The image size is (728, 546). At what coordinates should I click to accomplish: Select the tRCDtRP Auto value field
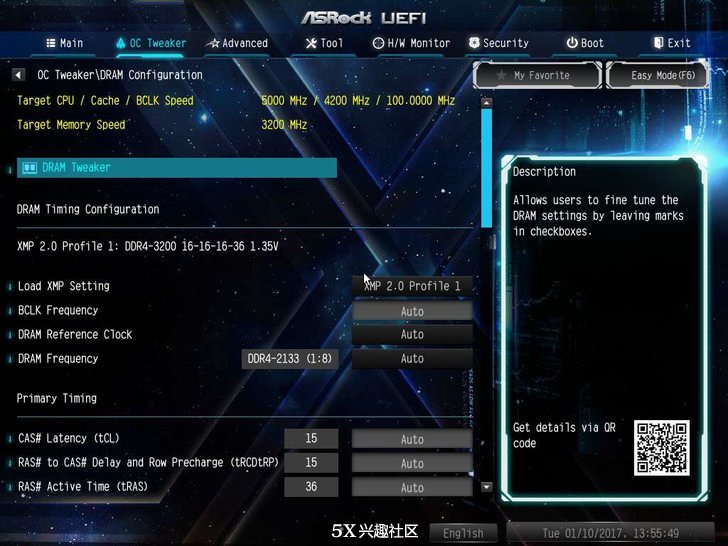(x=412, y=463)
